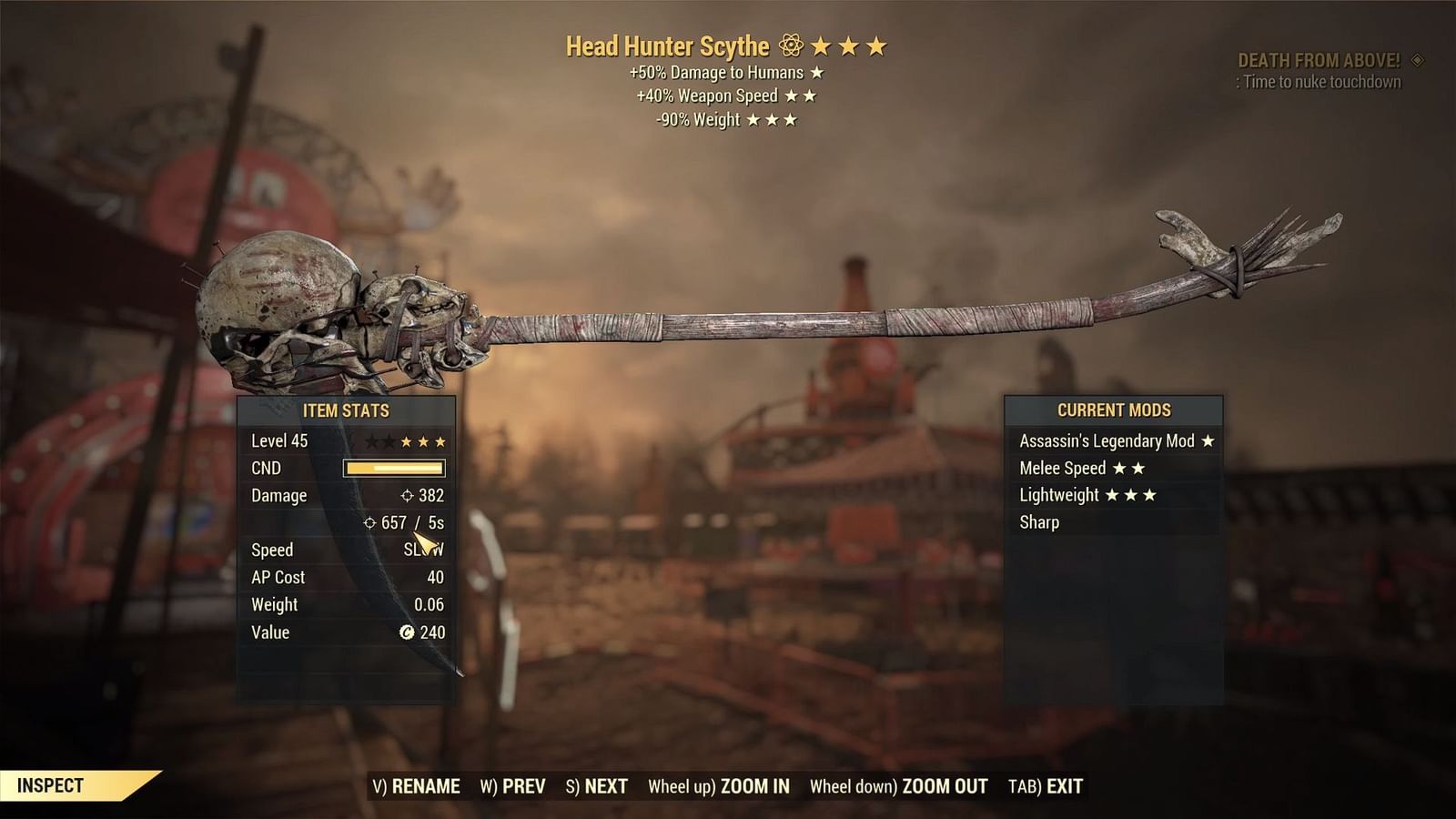This screenshot has width=1456, height=819.
Task: Switch to the CURRENT MODS panel header
Action: point(1112,410)
